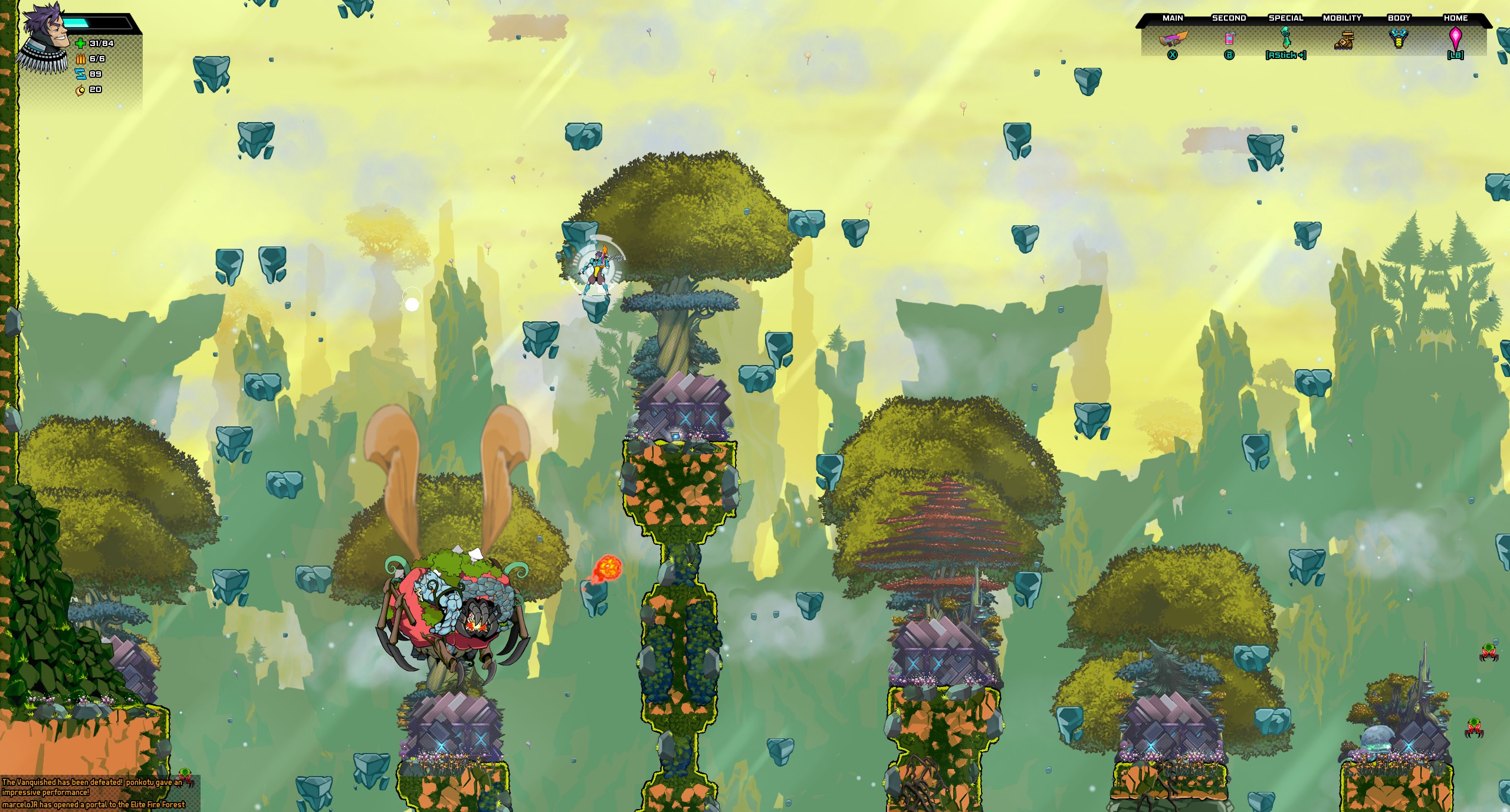The image size is (1510, 812).
Task: Open the MAIN hotbar tab
Action: click(x=1174, y=18)
